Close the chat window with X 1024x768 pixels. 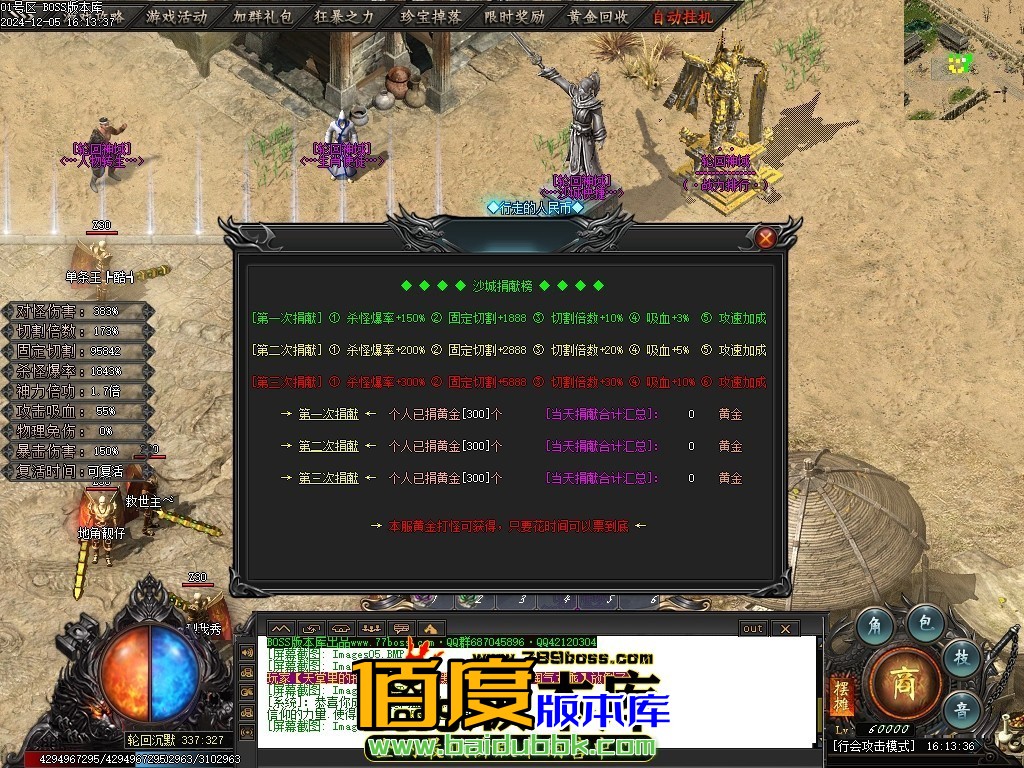click(785, 628)
